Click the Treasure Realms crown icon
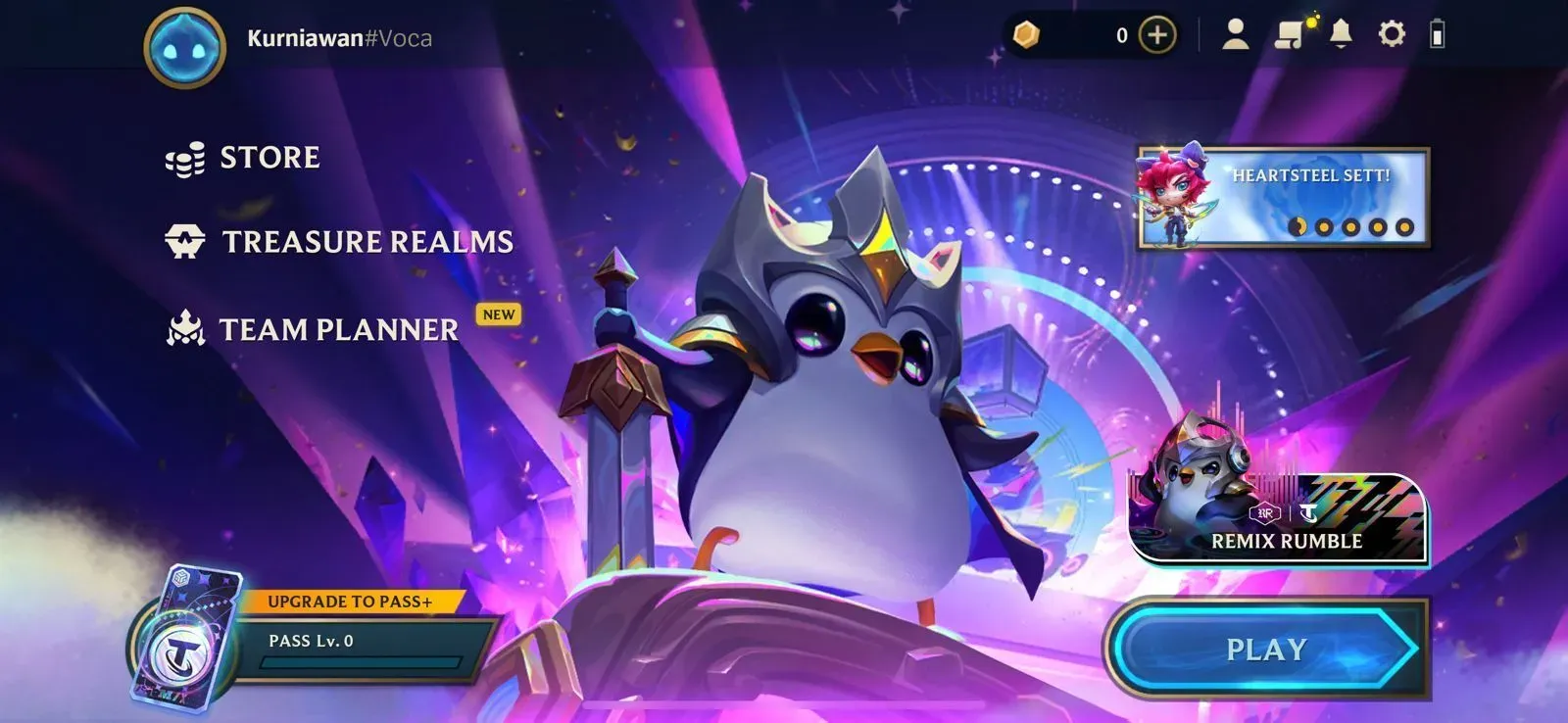This screenshot has width=1568, height=723. point(185,238)
